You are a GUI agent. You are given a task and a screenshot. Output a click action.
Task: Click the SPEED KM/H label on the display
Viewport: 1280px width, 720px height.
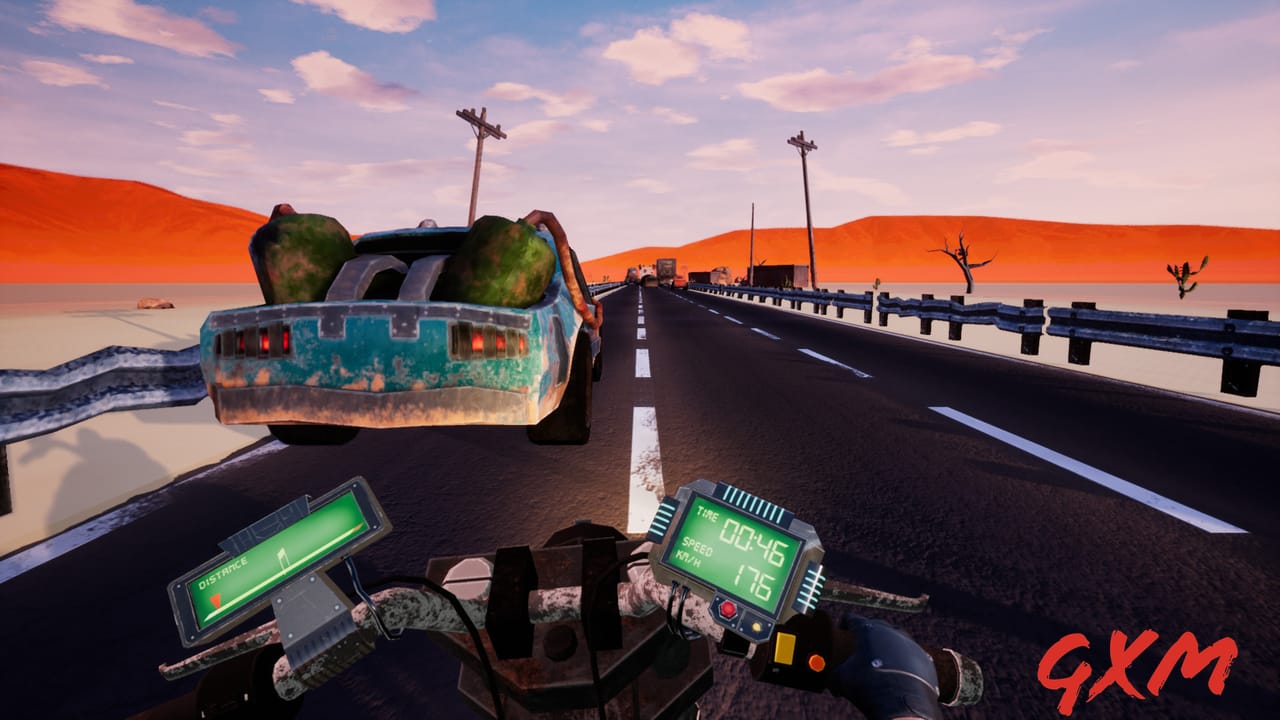694,551
